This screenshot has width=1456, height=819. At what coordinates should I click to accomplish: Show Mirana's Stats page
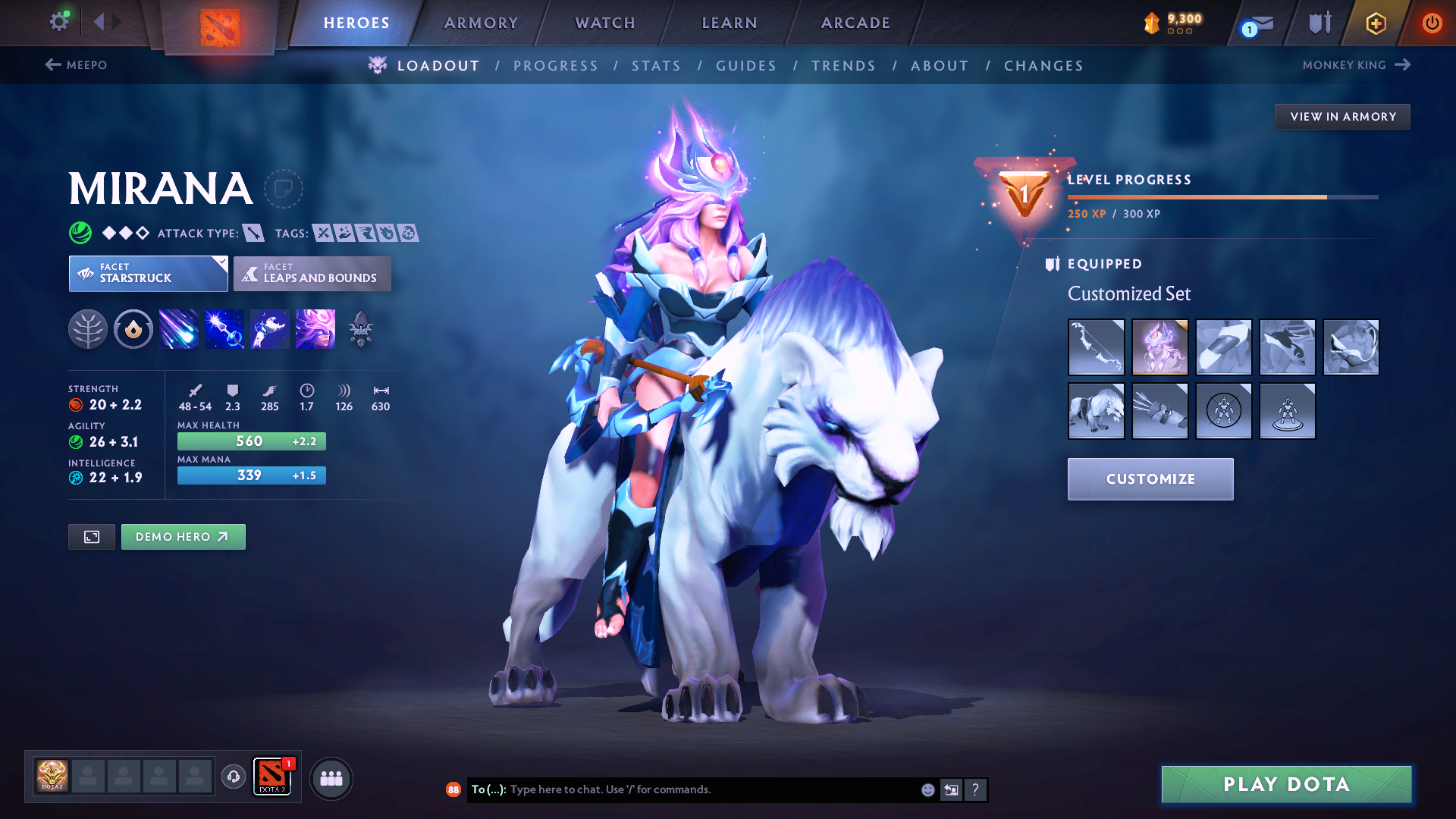656,66
